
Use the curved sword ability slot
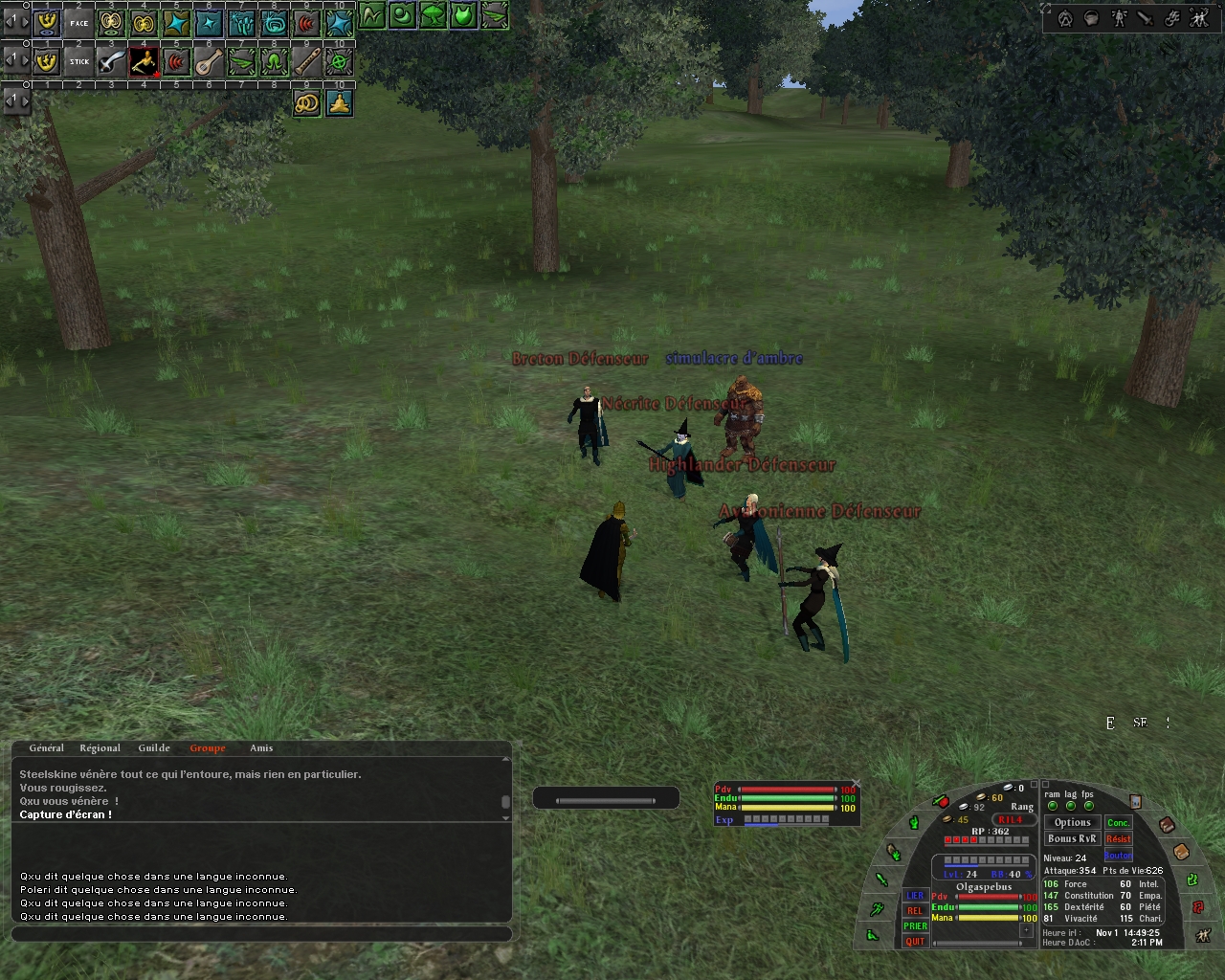coord(112,62)
